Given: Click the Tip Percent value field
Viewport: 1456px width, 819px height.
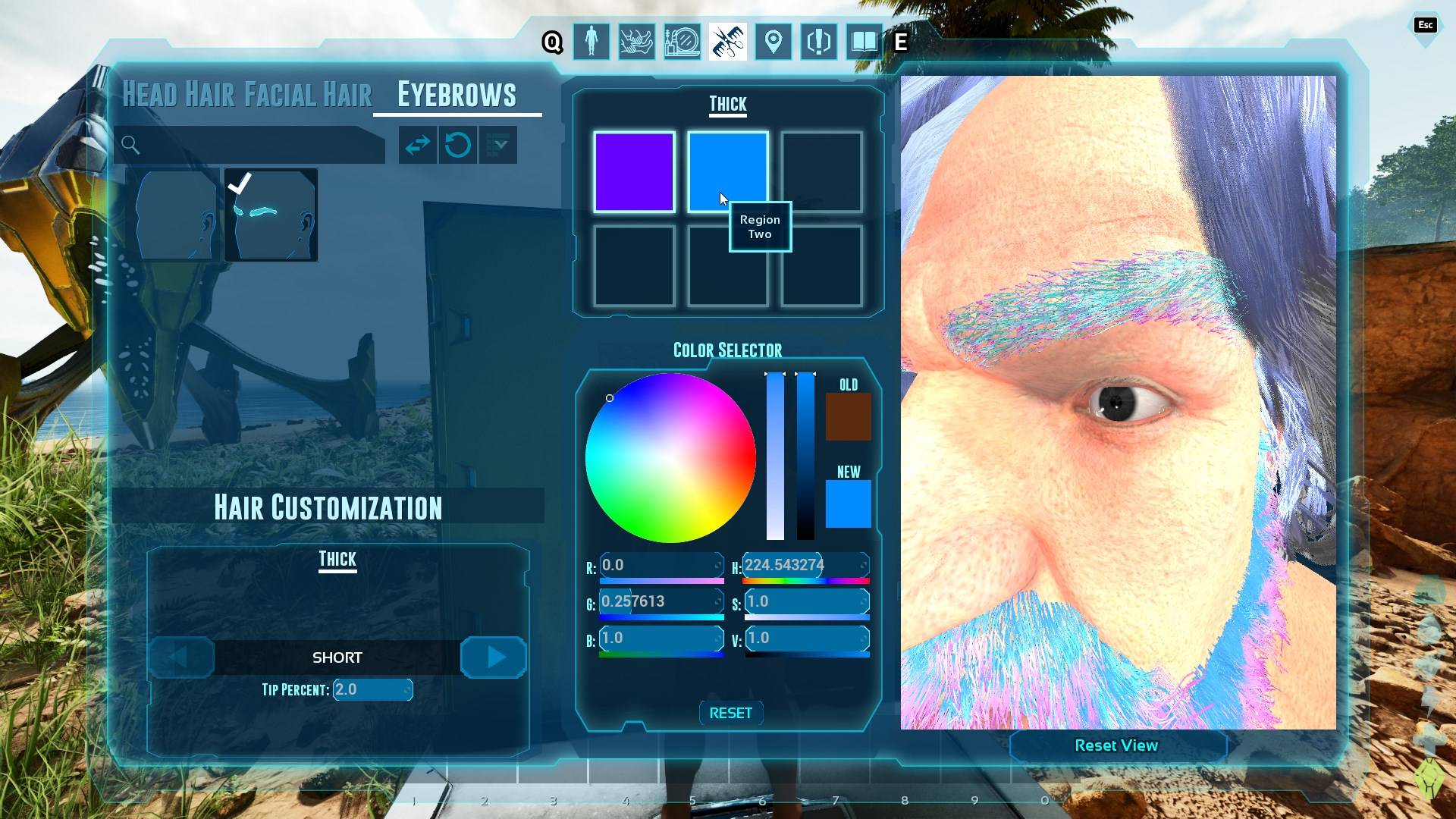Looking at the screenshot, I should tap(373, 689).
